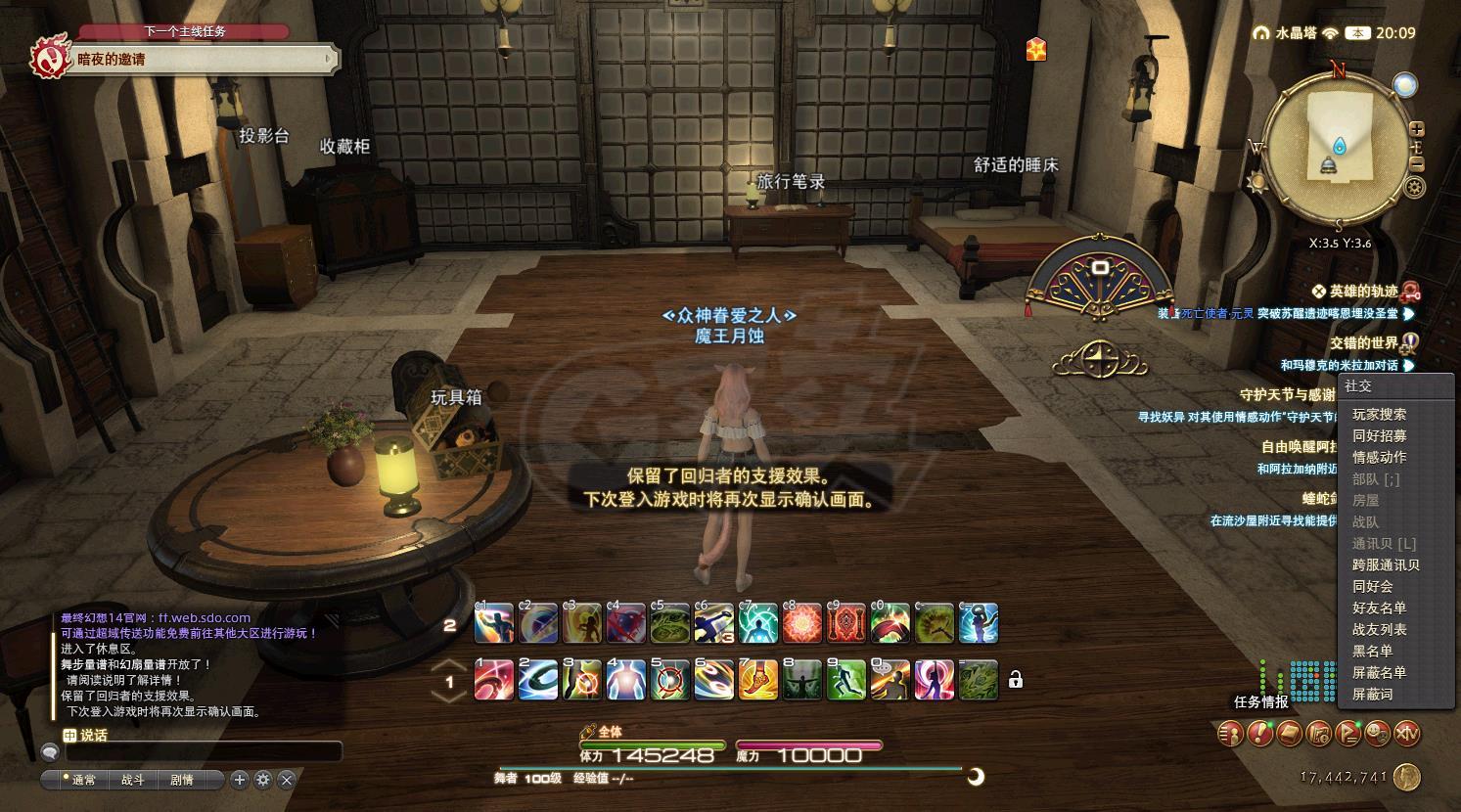Choose 战友列表 from the social menu
This screenshot has height=812, width=1461.
click(1379, 630)
